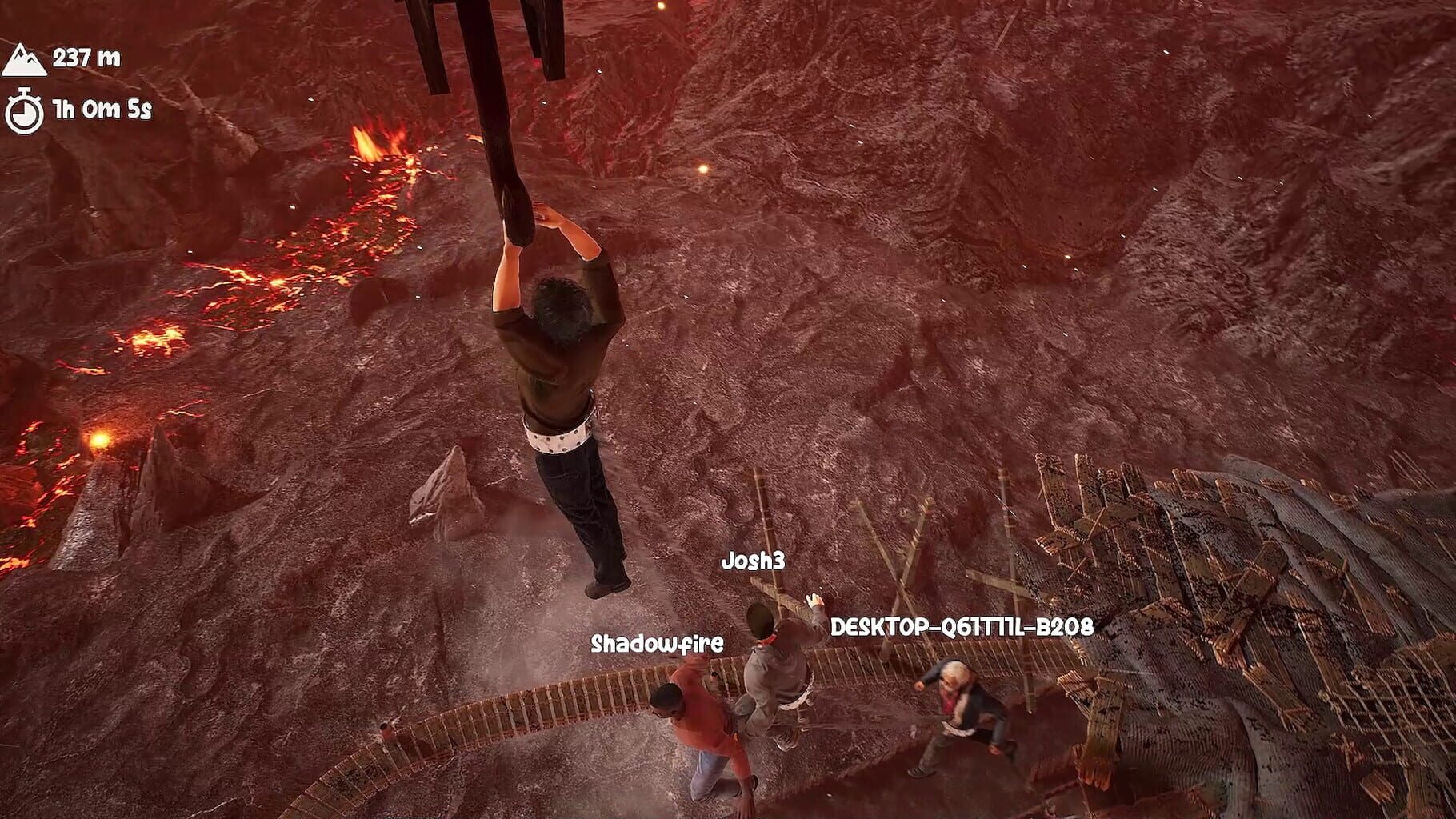
Task: Toggle the Shadowfire nametag display
Action: coord(658,642)
